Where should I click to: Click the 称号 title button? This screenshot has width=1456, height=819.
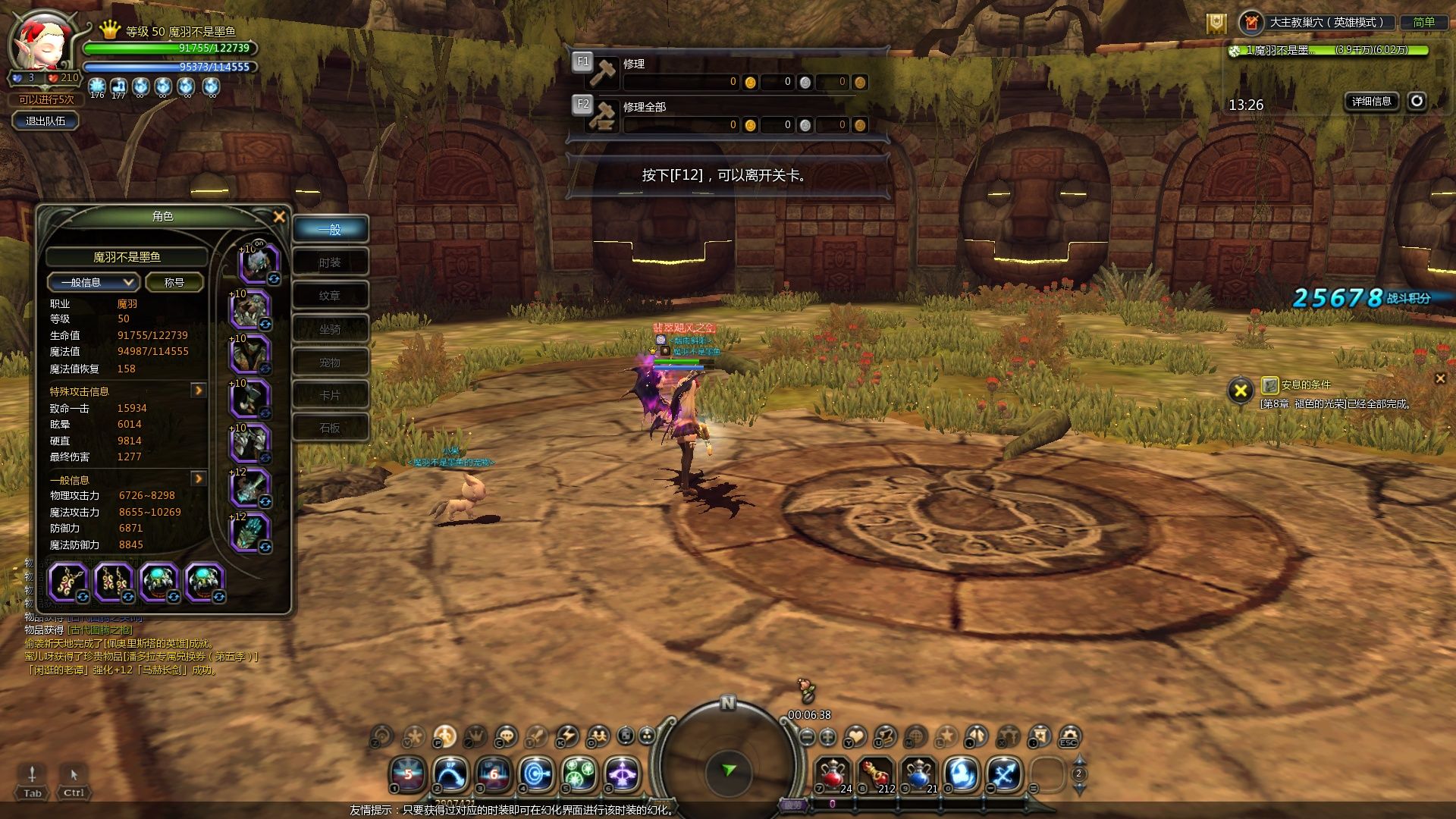click(x=174, y=282)
